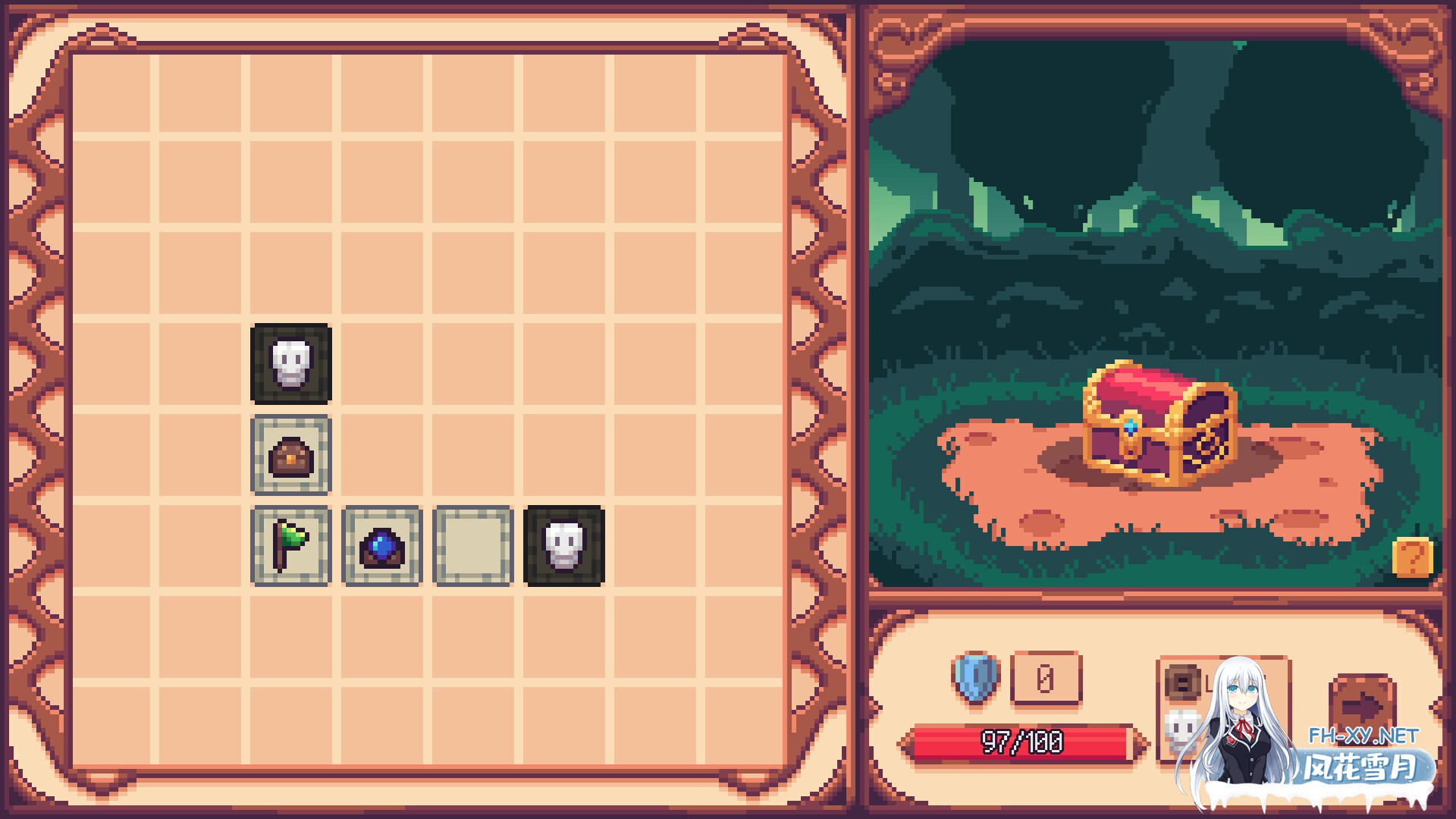
Task: Open the orange question mark help
Action: coord(1412,557)
